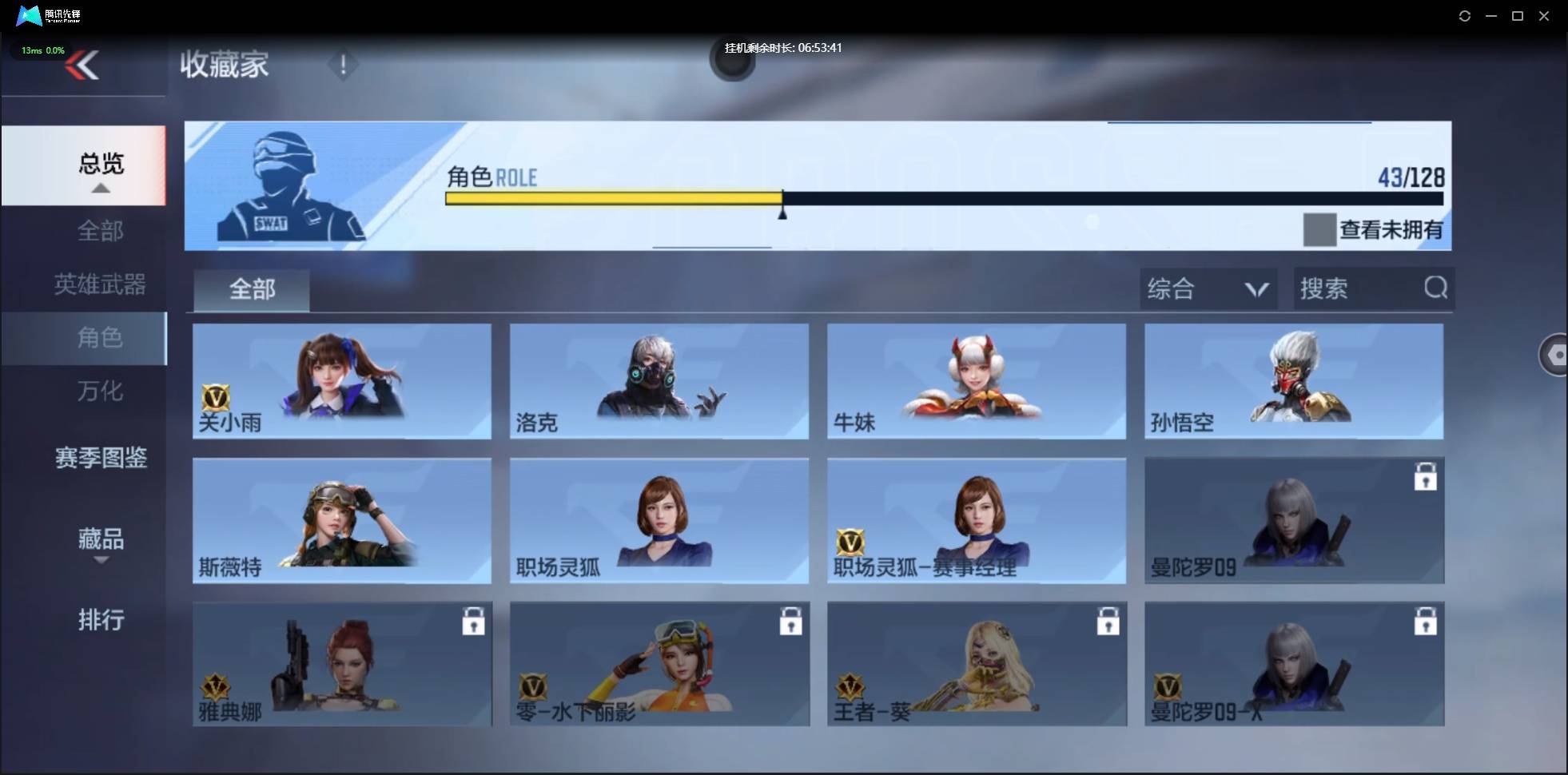Viewport: 1568px width, 775px height.
Task: Click the 全部 filter button
Action: point(251,289)
